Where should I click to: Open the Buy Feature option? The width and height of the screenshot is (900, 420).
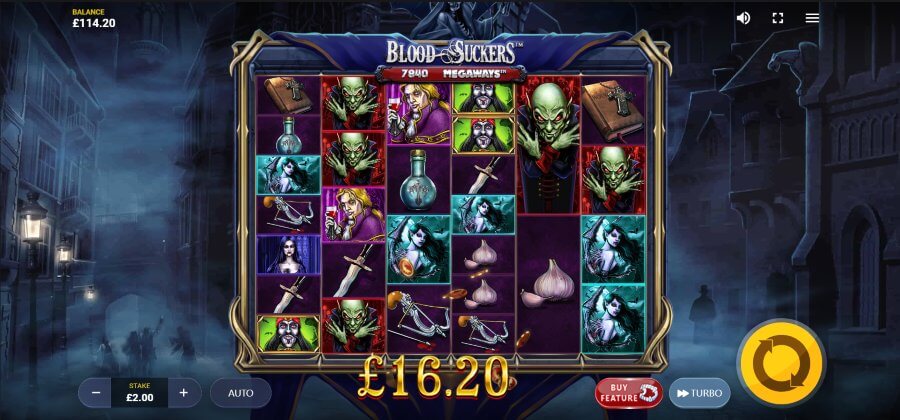629,393
